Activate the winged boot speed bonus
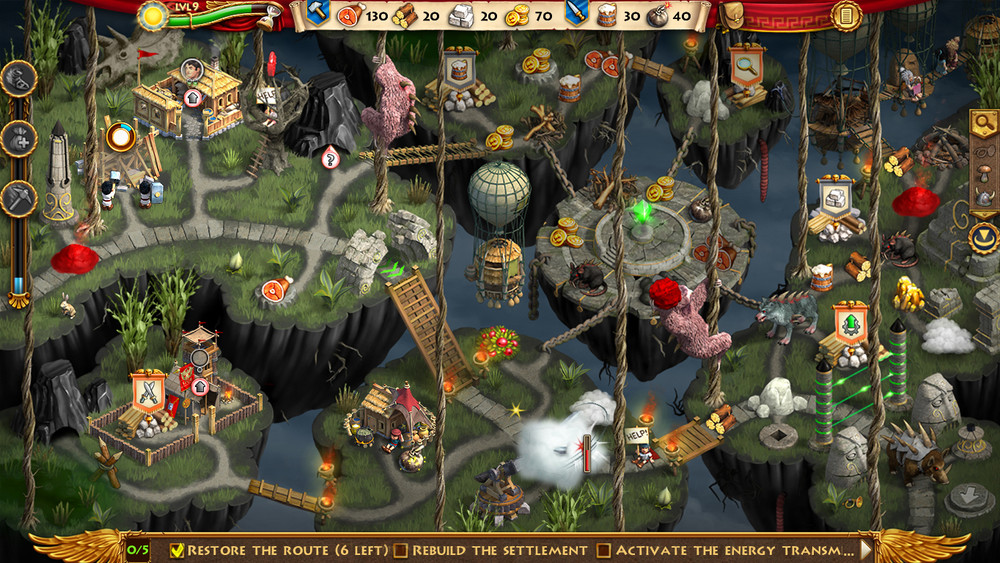This screenshot has width=1000, height=563. (18, 77)
